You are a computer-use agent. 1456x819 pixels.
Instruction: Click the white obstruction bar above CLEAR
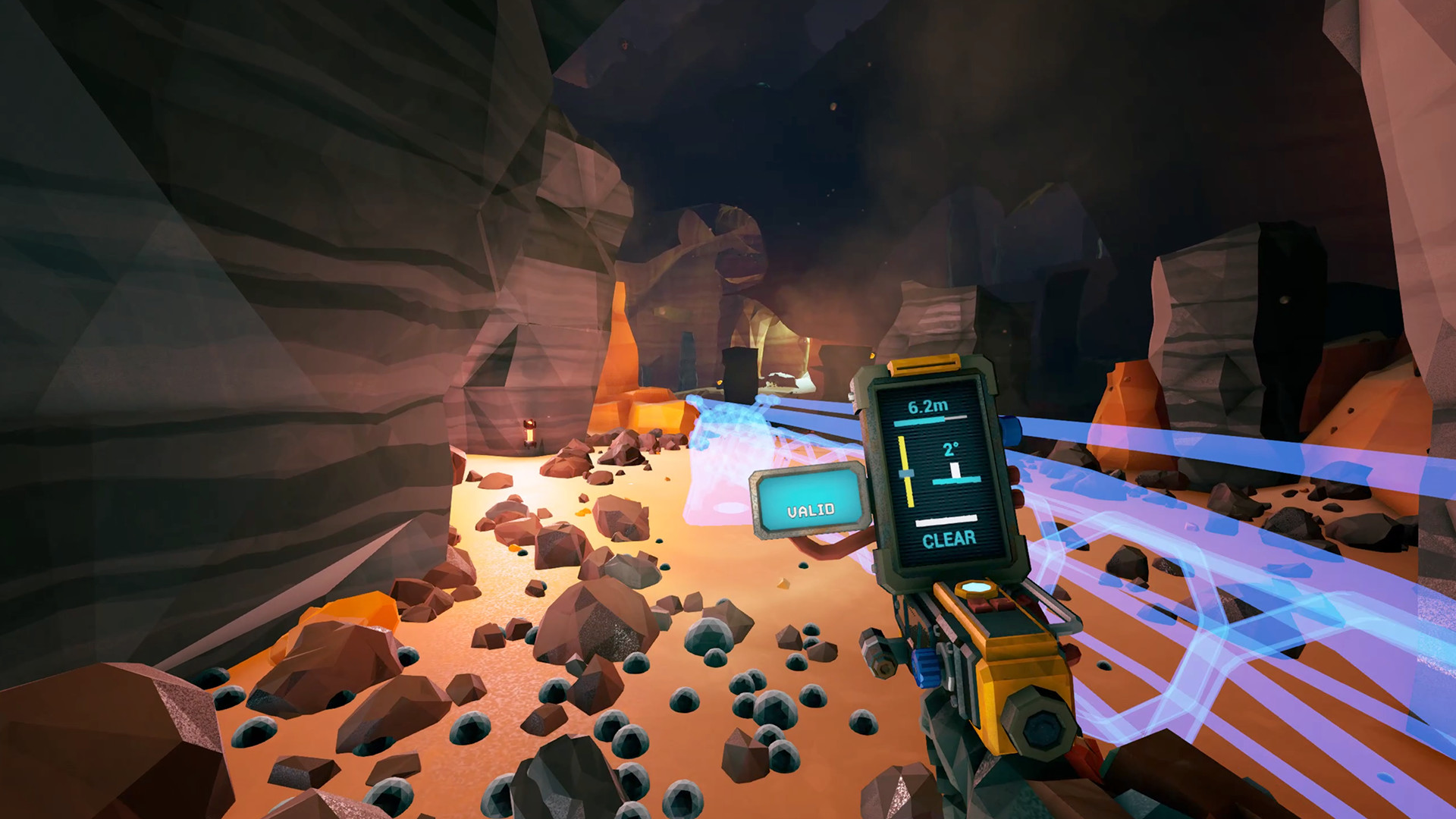(947, 522)
